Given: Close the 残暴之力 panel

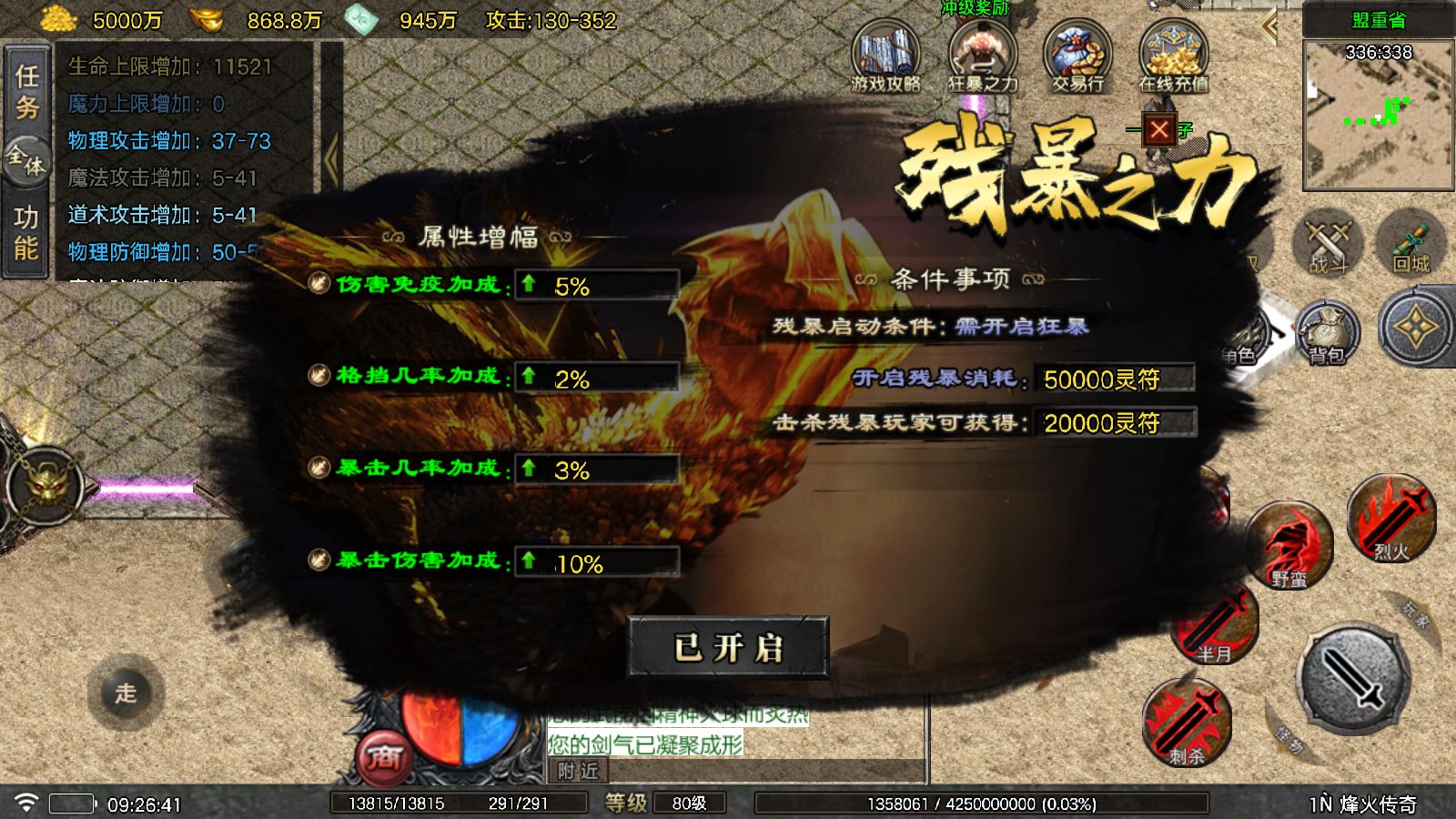Looking at the screenshot, I should click(x=1158, y=130).
